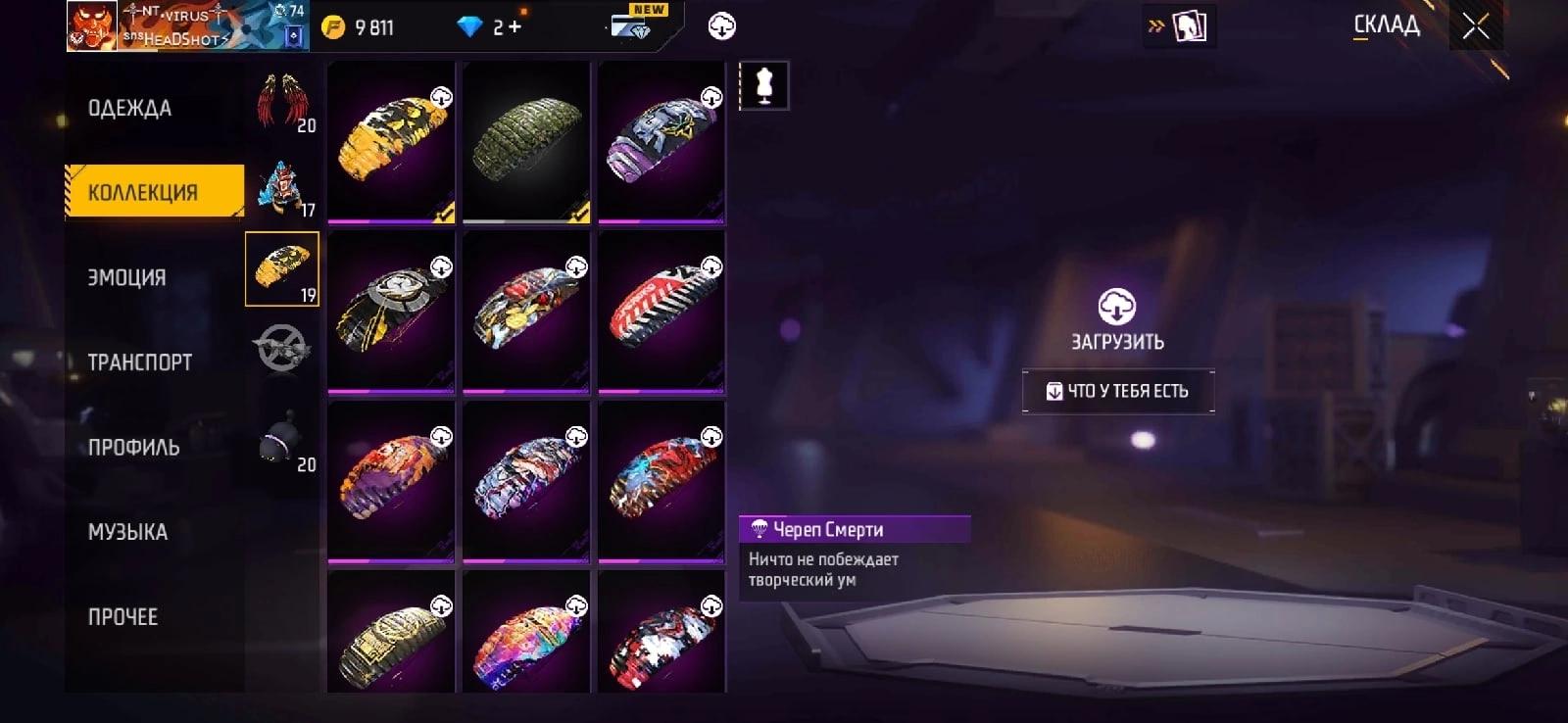The image size is (1568, 723).
Task: Switch to the ЭМОЦИЯ tab
Action: click(x=127, y=277)
